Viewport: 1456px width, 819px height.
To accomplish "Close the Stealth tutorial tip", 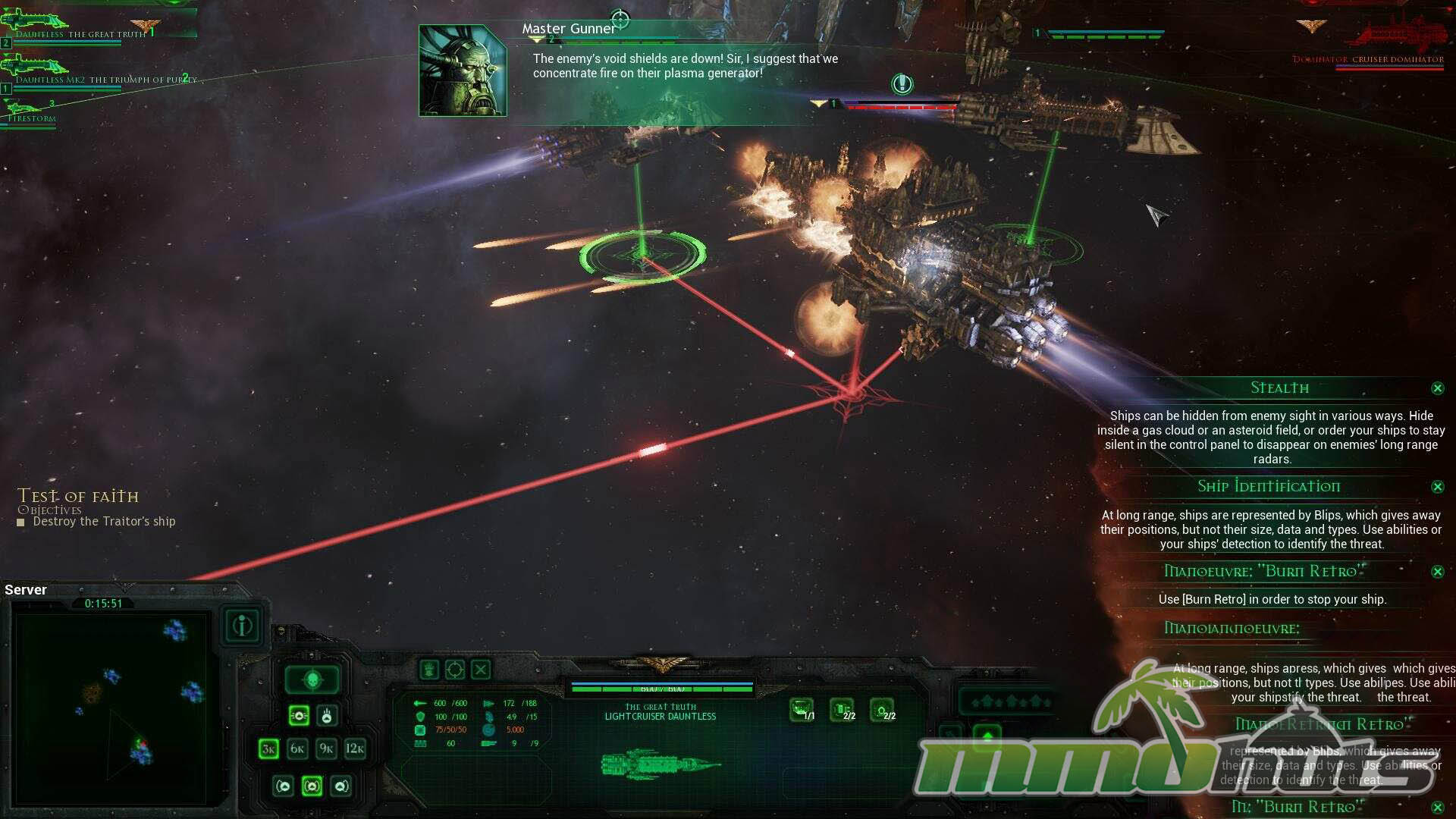I will pyautogui.click(x=1437, y=388).
